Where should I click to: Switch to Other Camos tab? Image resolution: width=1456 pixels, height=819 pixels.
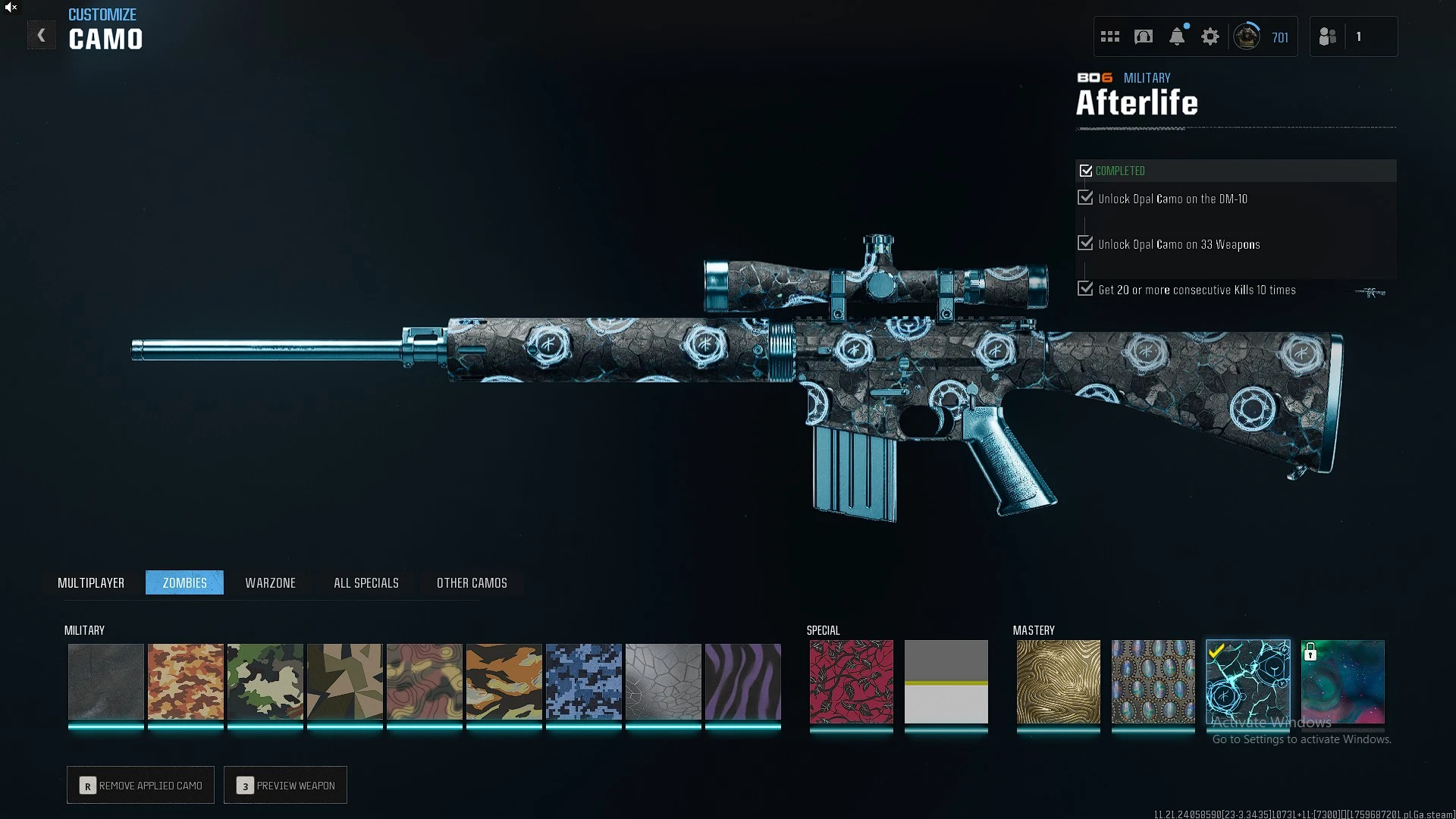(472, 582)
